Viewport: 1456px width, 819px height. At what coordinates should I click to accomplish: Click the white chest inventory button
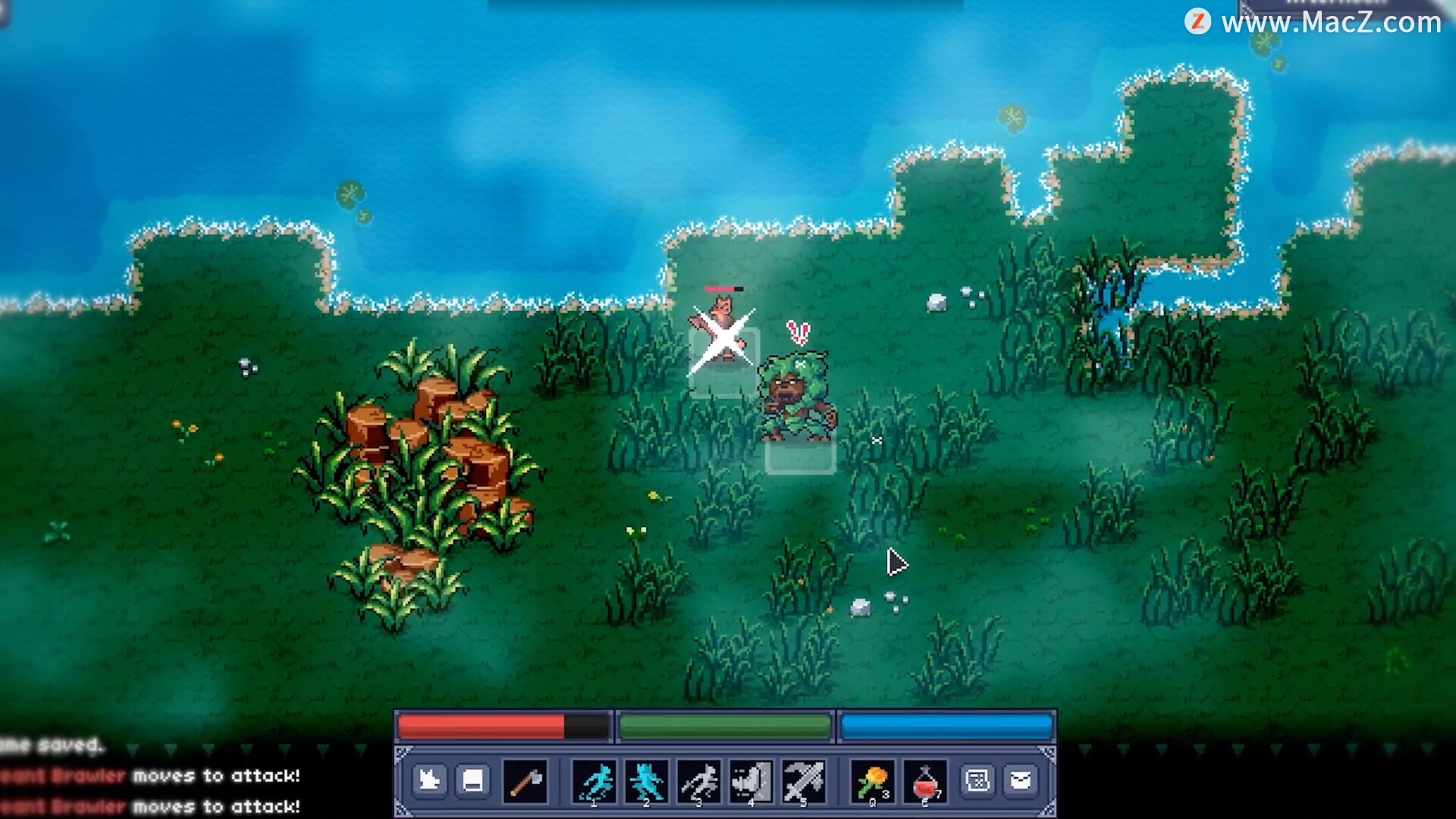tap(473, 780)
